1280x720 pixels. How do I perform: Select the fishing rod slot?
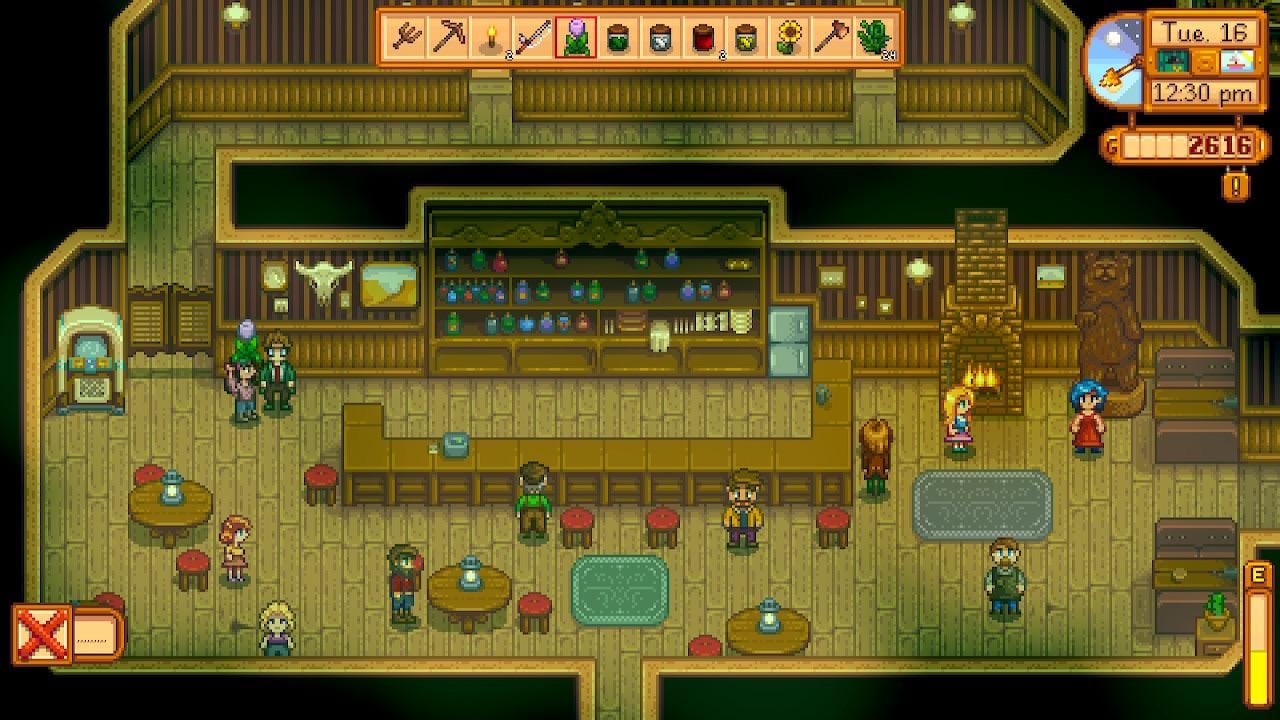(533, 38)
